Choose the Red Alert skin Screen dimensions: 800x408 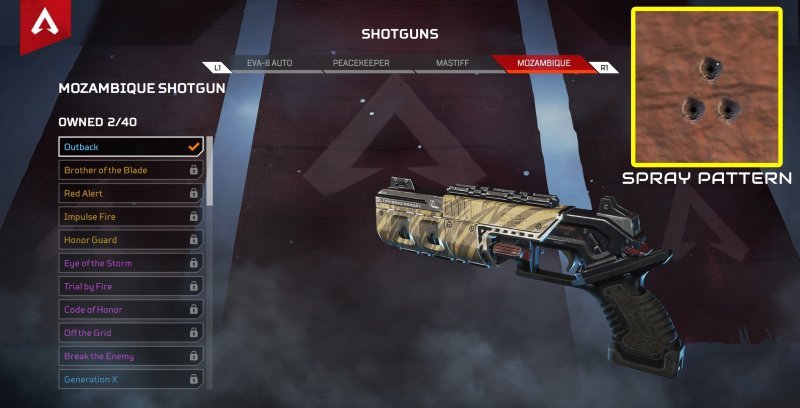coord(130,193)
